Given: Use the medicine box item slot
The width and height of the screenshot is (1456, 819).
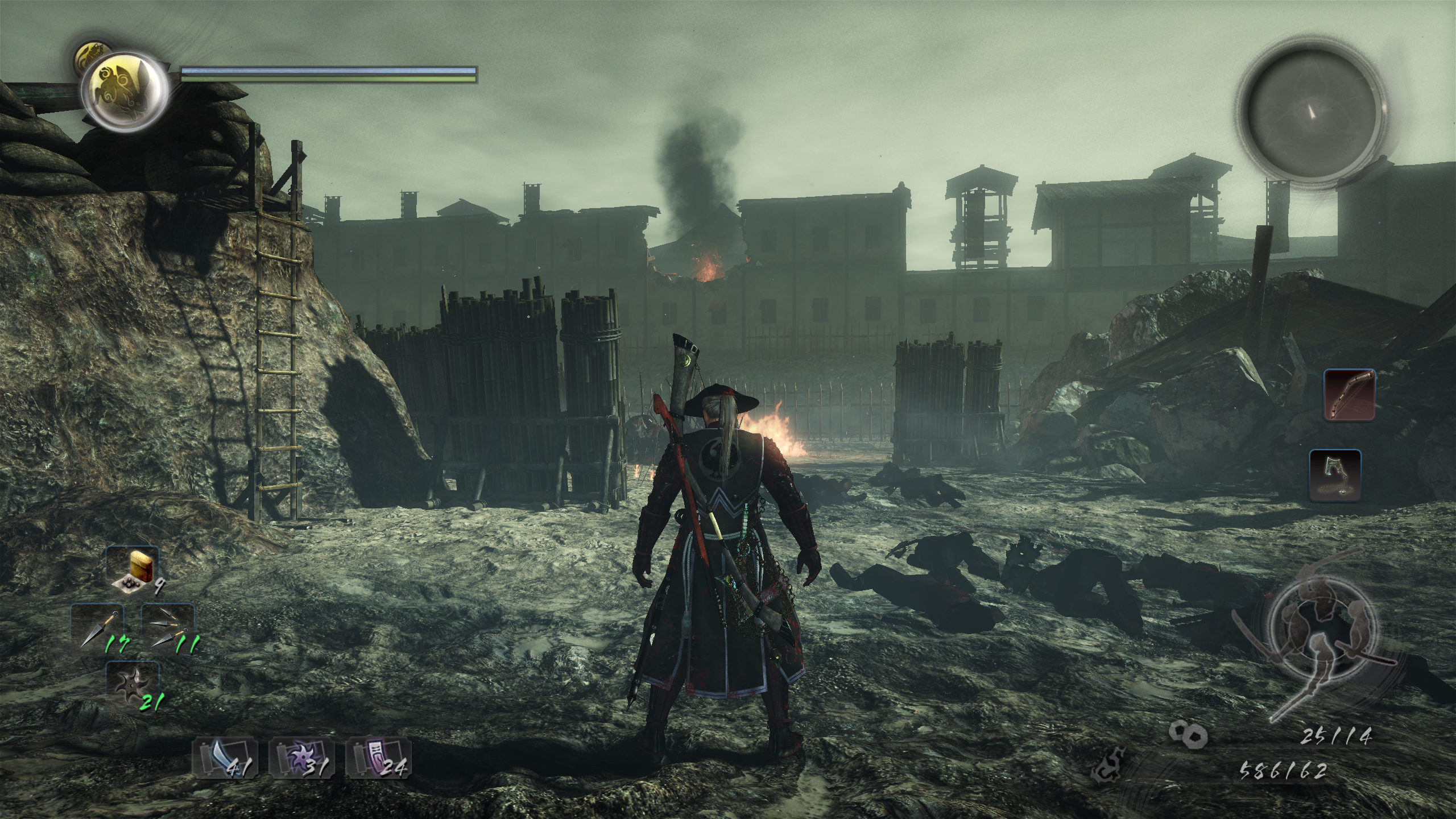Looking at the screenshot, I should [132, 570].
